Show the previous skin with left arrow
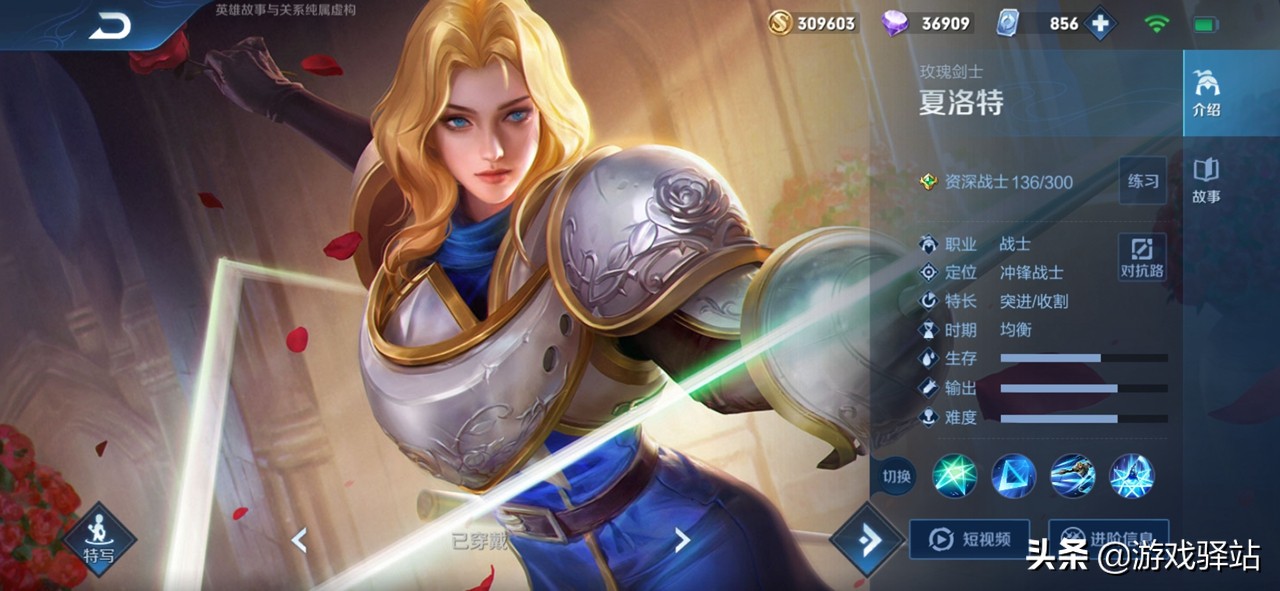1280x591 pixels. 298,541
